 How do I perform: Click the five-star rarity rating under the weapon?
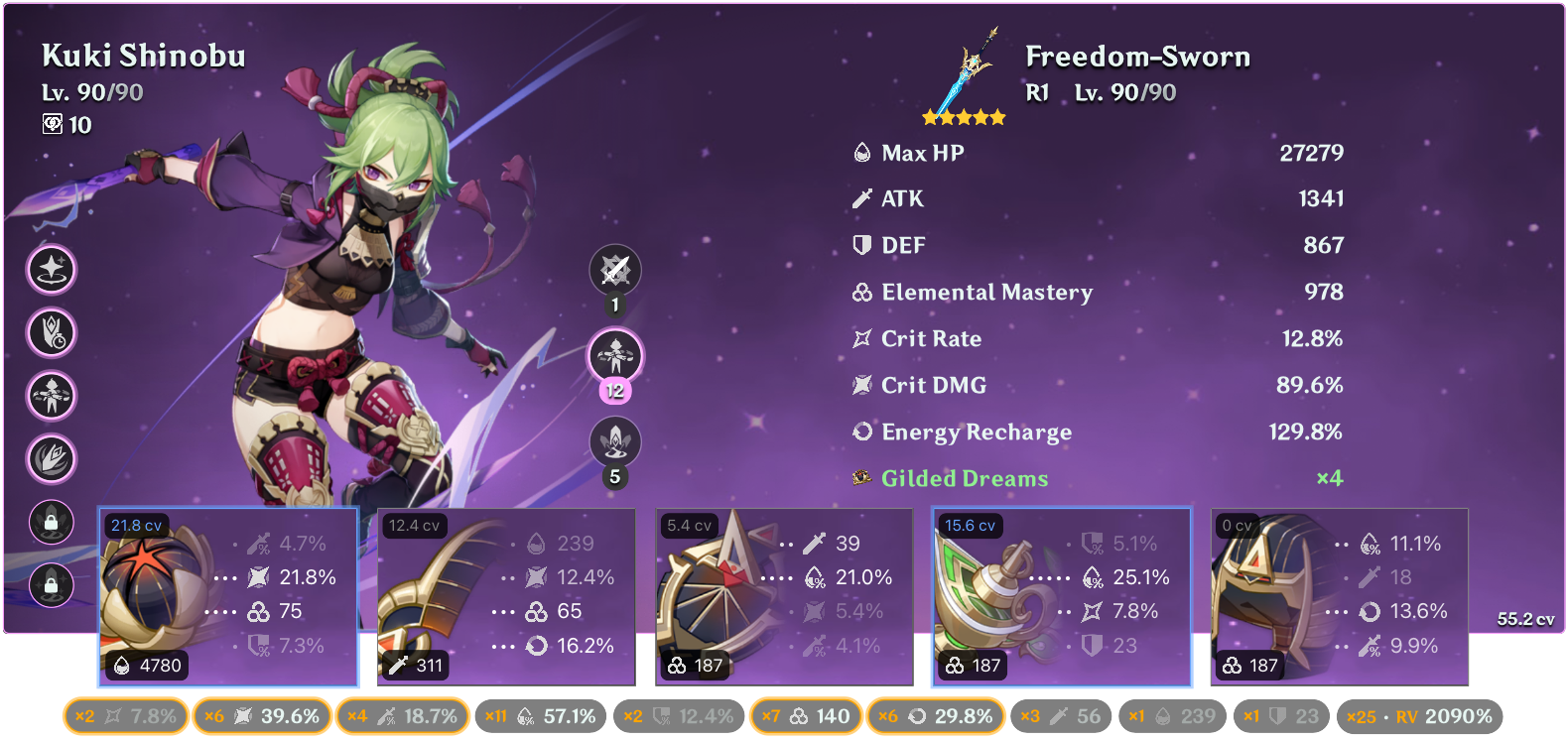(x=963, y=117)
